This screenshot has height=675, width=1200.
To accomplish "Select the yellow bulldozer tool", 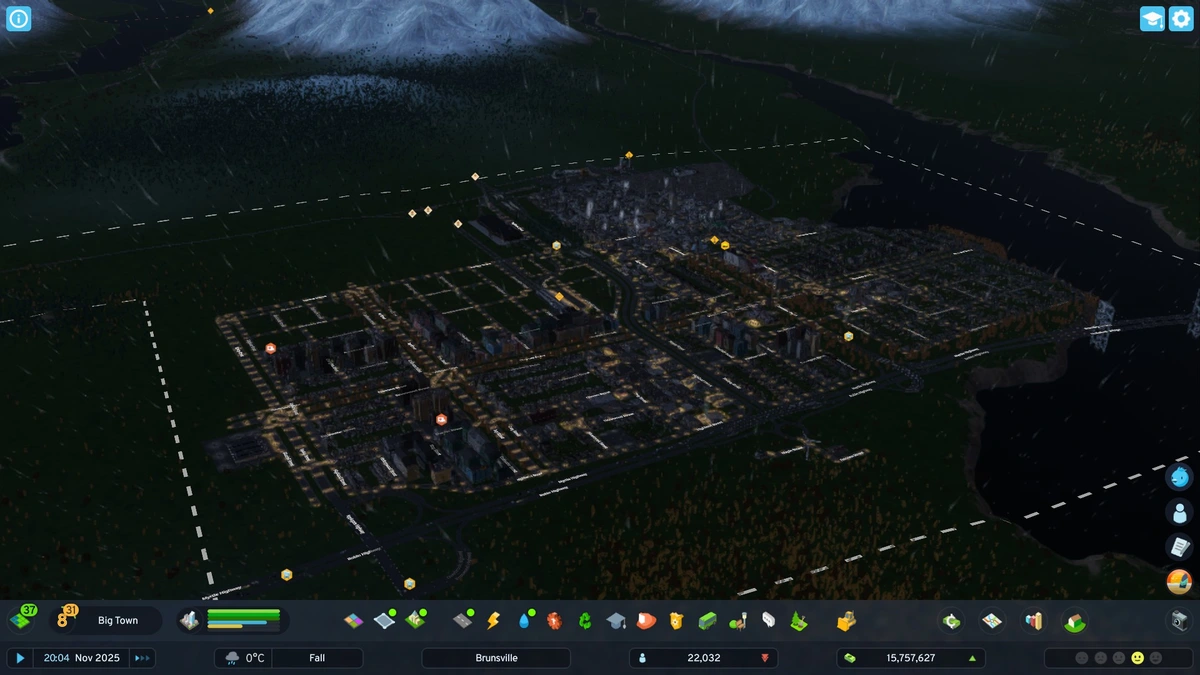I will [846, 621].
